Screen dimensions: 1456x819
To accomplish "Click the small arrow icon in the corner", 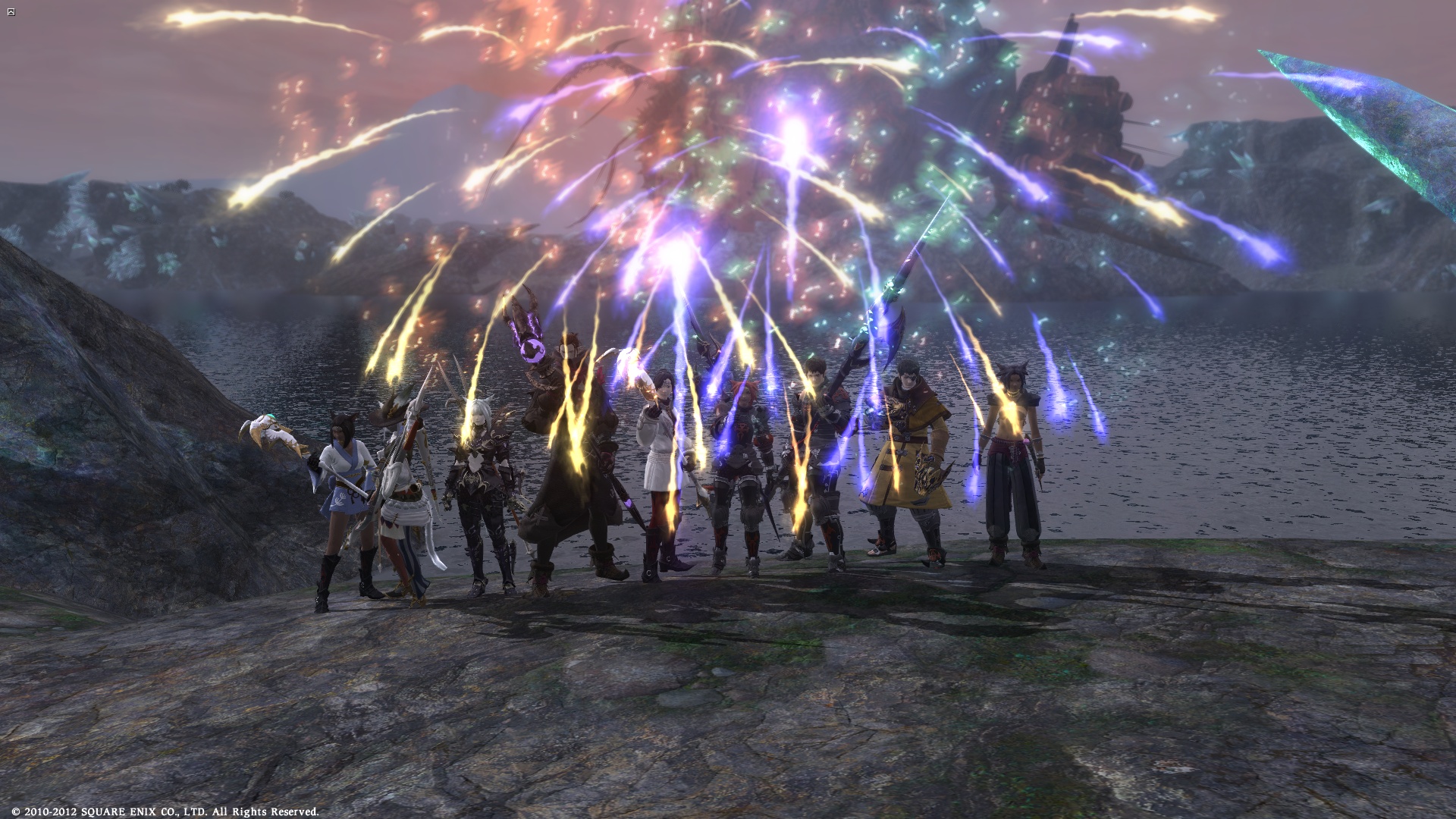I will click(11, 12).
